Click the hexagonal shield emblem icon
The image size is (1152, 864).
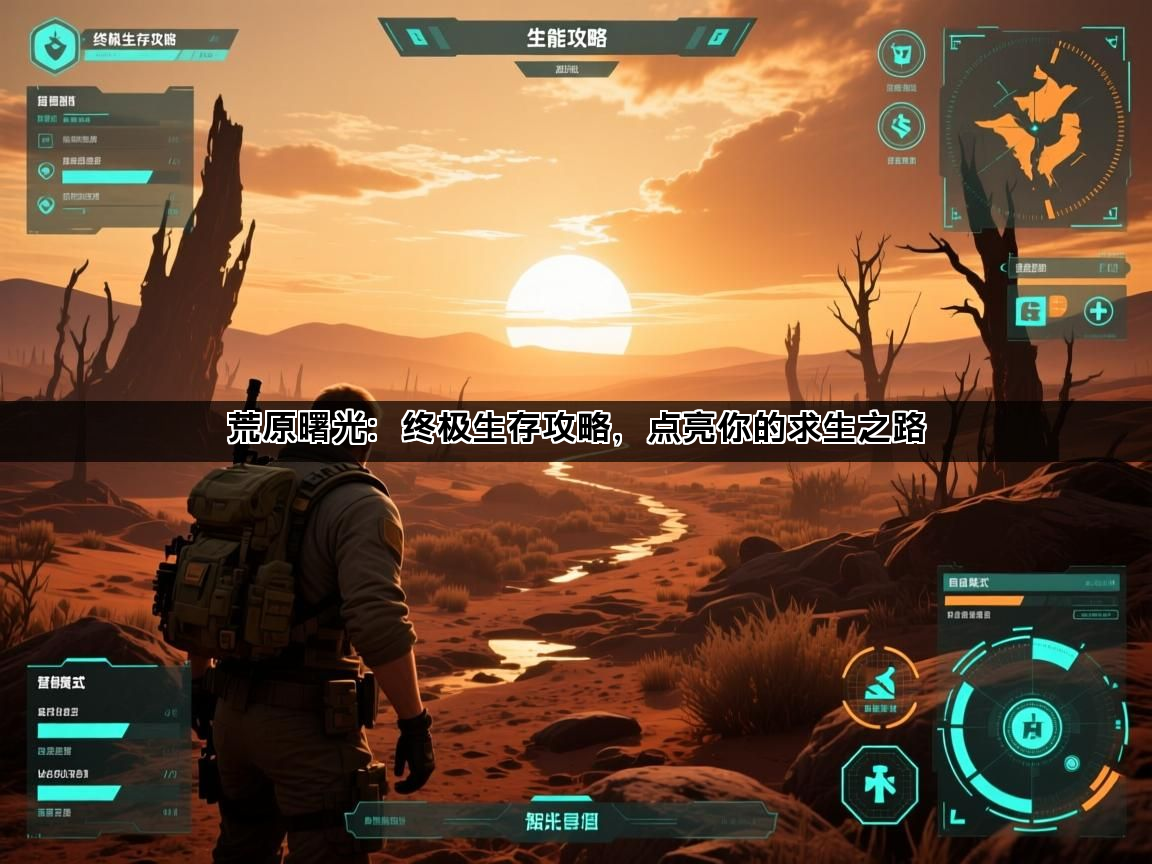point(55,45)
